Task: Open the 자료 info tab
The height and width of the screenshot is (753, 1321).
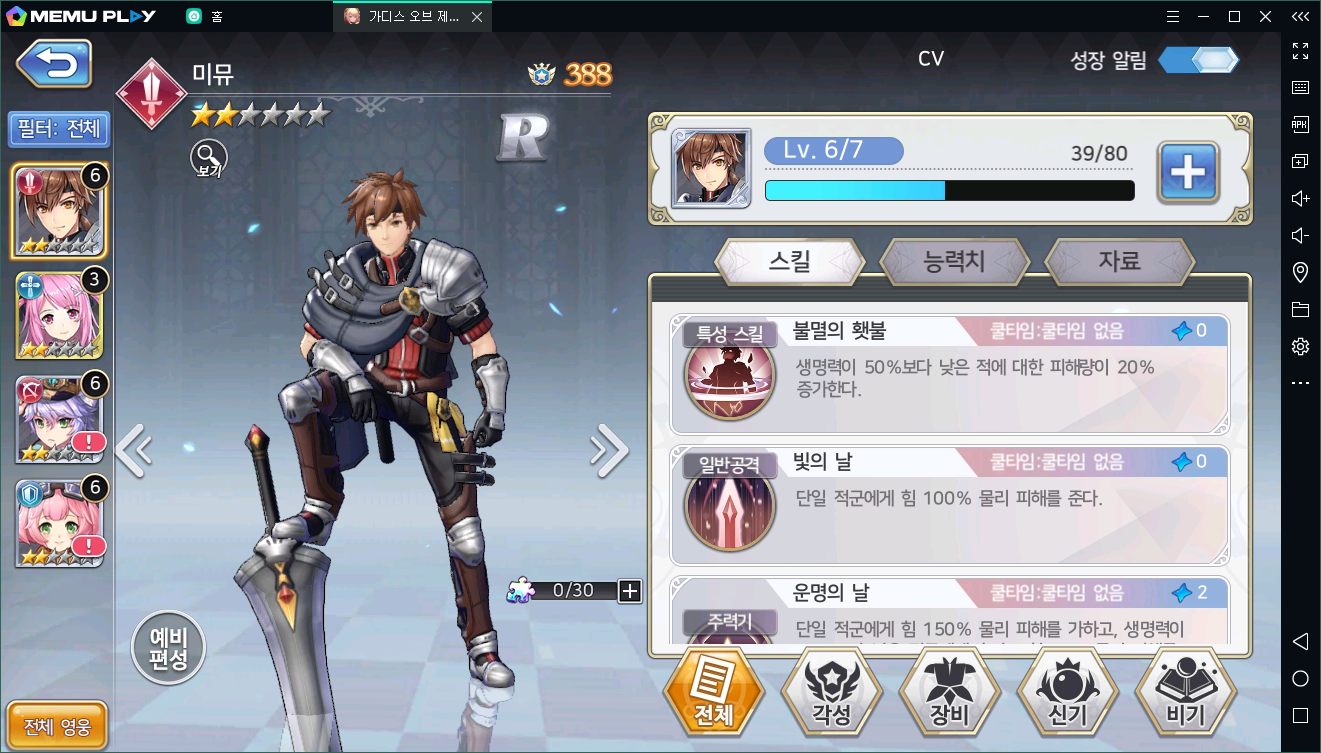Action: click(1120, 262)
